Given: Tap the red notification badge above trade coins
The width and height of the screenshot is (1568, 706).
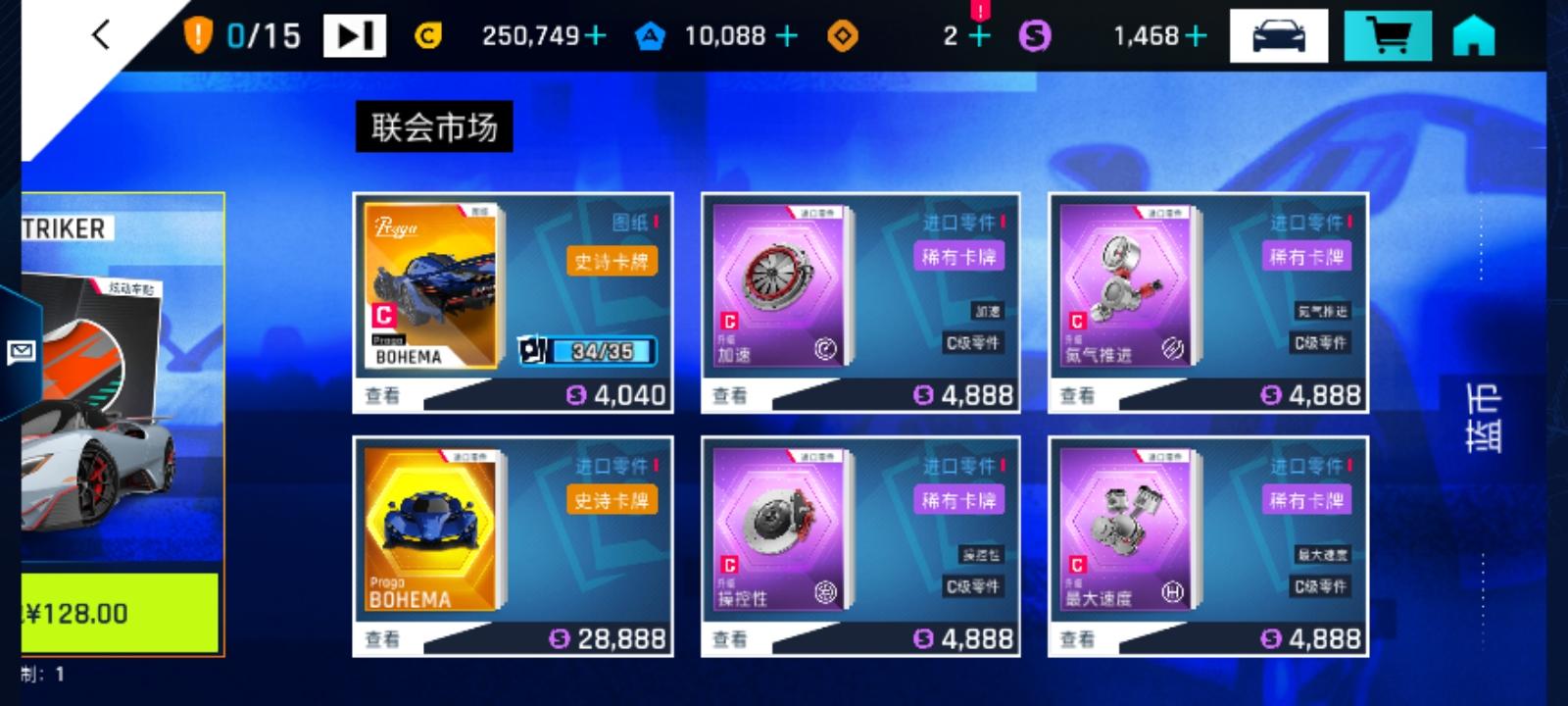Looking at the screenshot, I should (981, 12).
